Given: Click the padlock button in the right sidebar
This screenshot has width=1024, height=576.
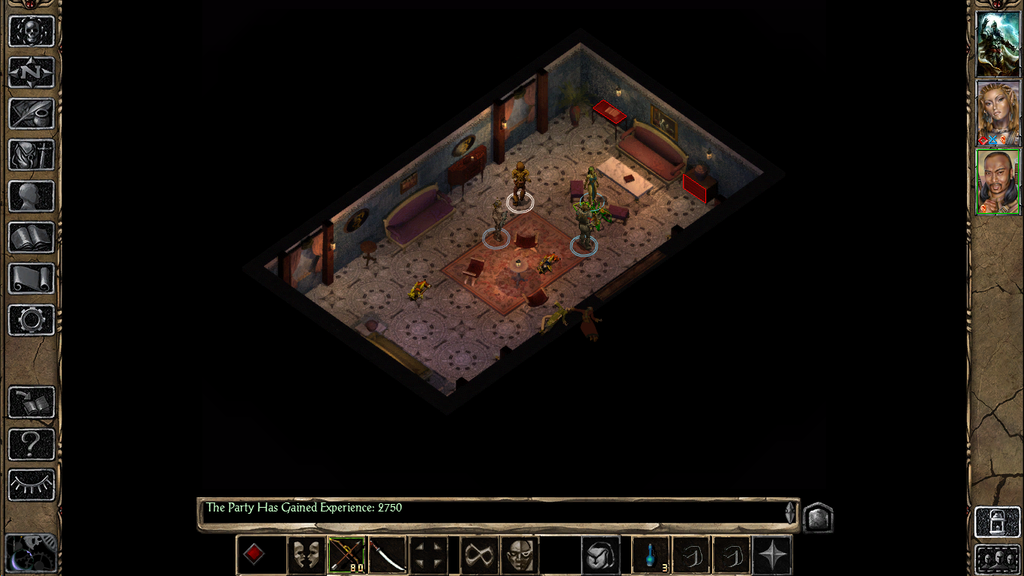Looking at the screenshot, I should pyautogui.click(x=998, y=522).
